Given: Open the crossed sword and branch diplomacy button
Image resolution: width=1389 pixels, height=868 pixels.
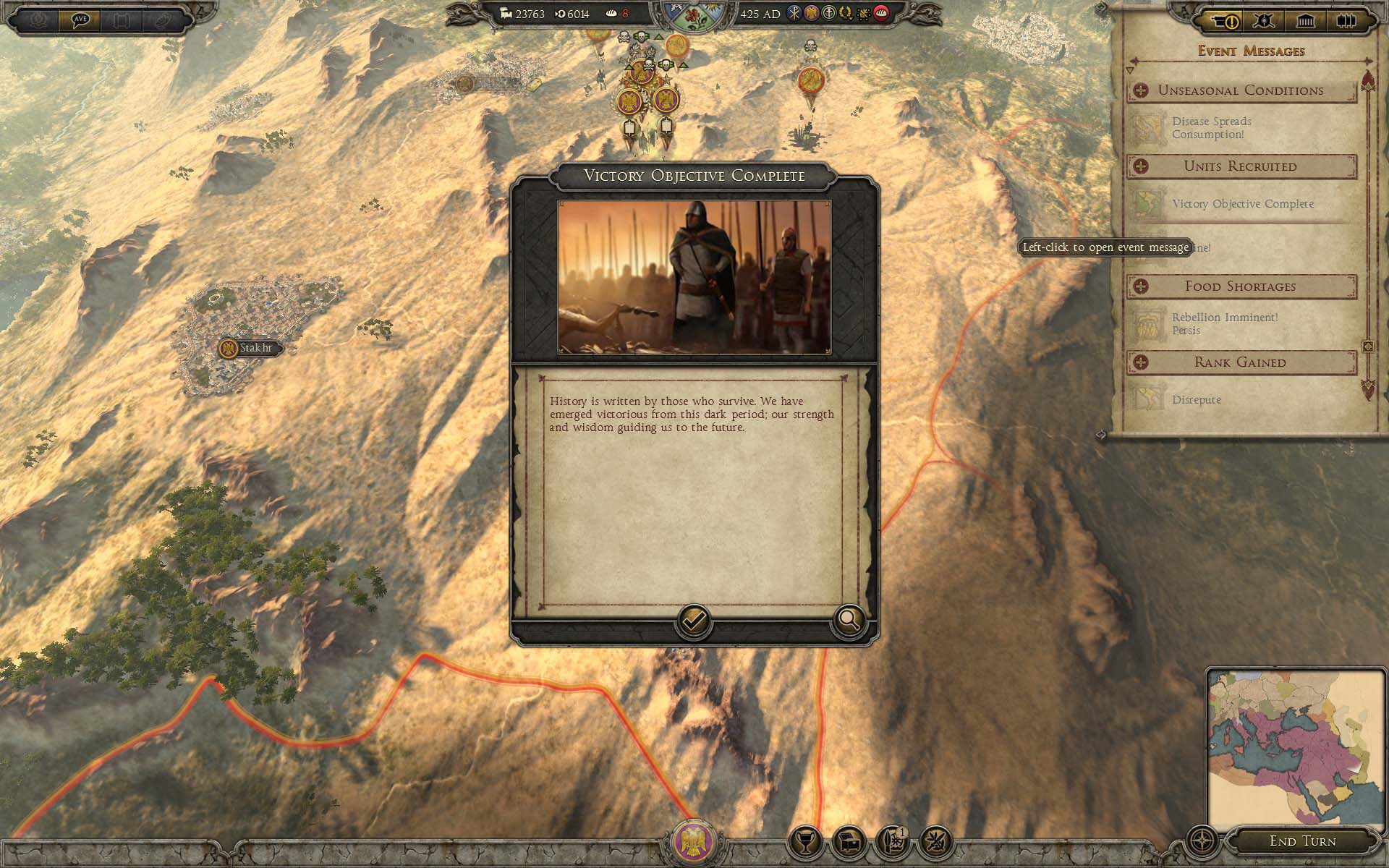Looking at the screenshot, I should coord(936,842).
